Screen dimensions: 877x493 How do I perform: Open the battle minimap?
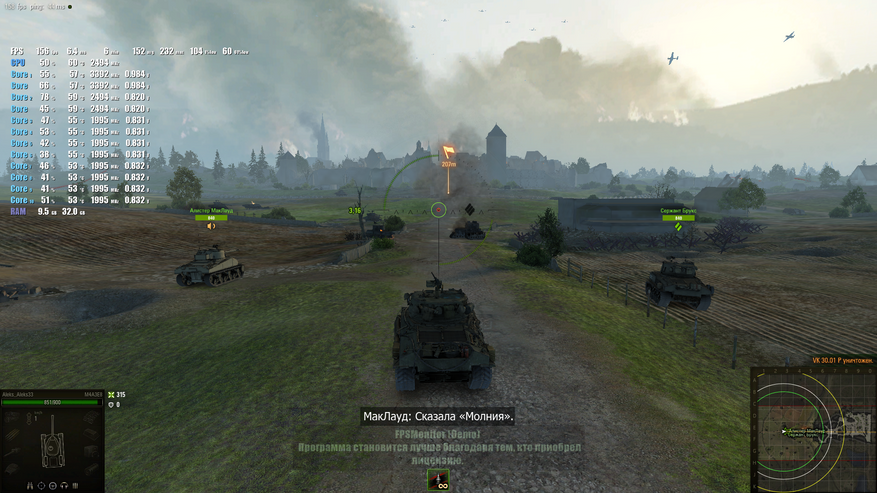(x=813, y=430)
